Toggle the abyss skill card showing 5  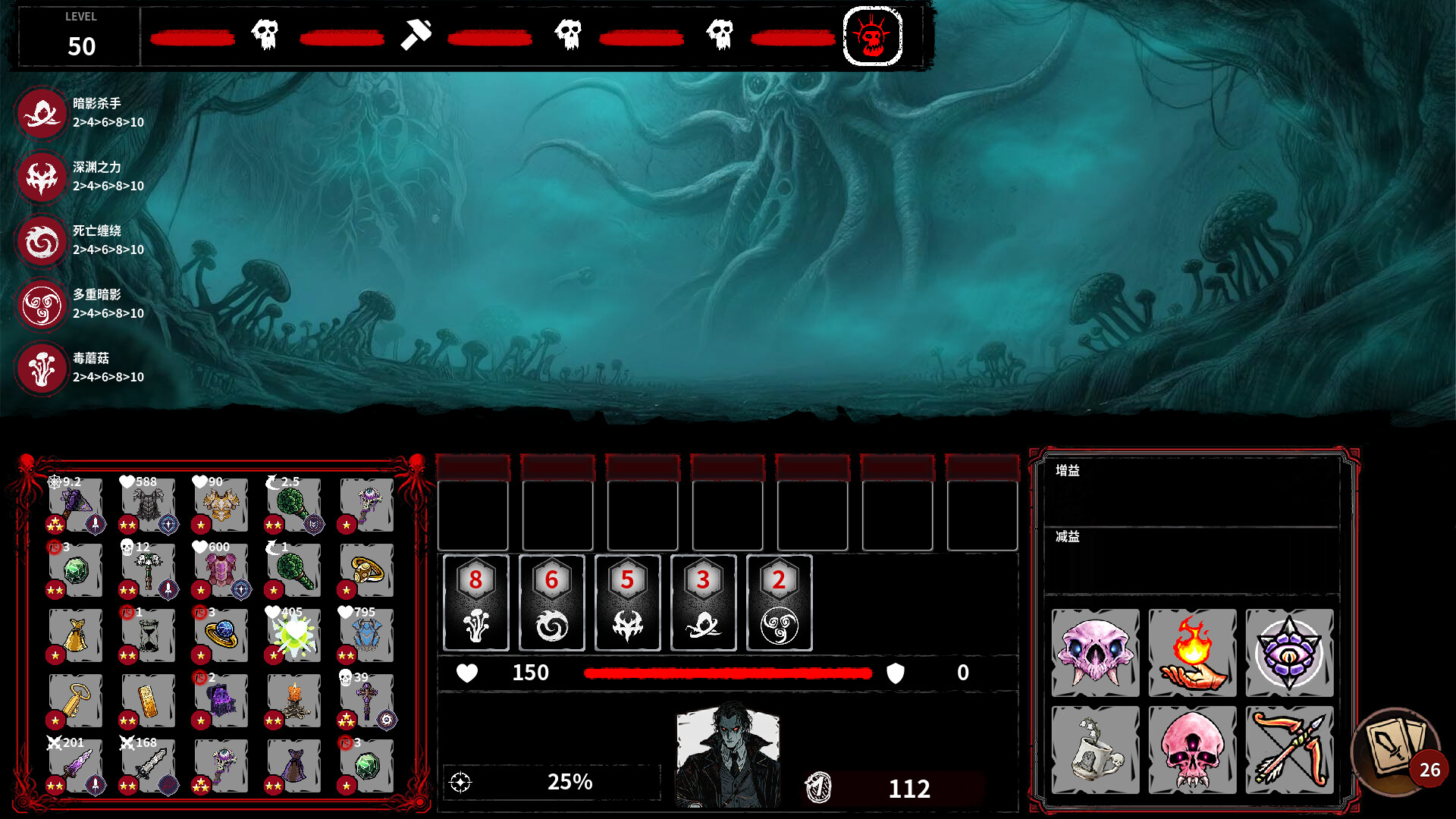coord(627,603)
